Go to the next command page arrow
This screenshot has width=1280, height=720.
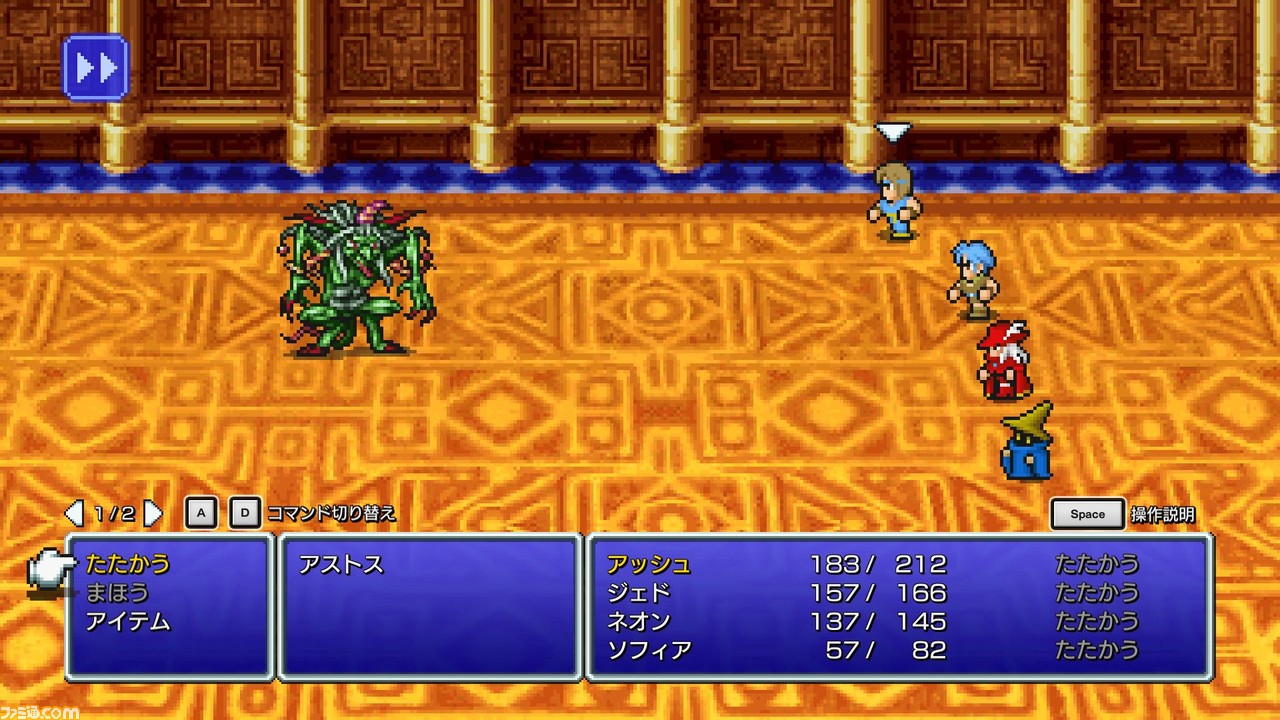pos(153,514)
